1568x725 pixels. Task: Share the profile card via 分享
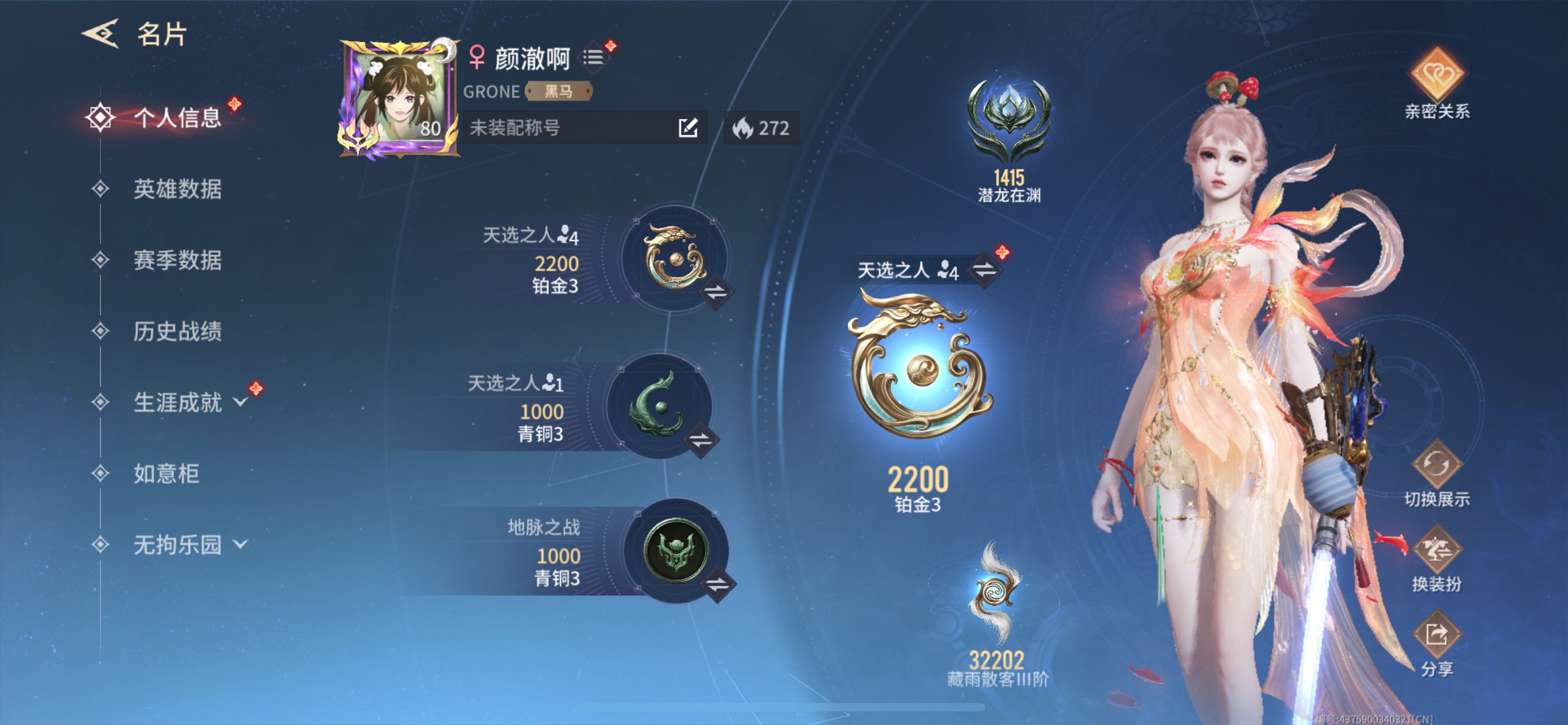click(x=1436, y=644)
